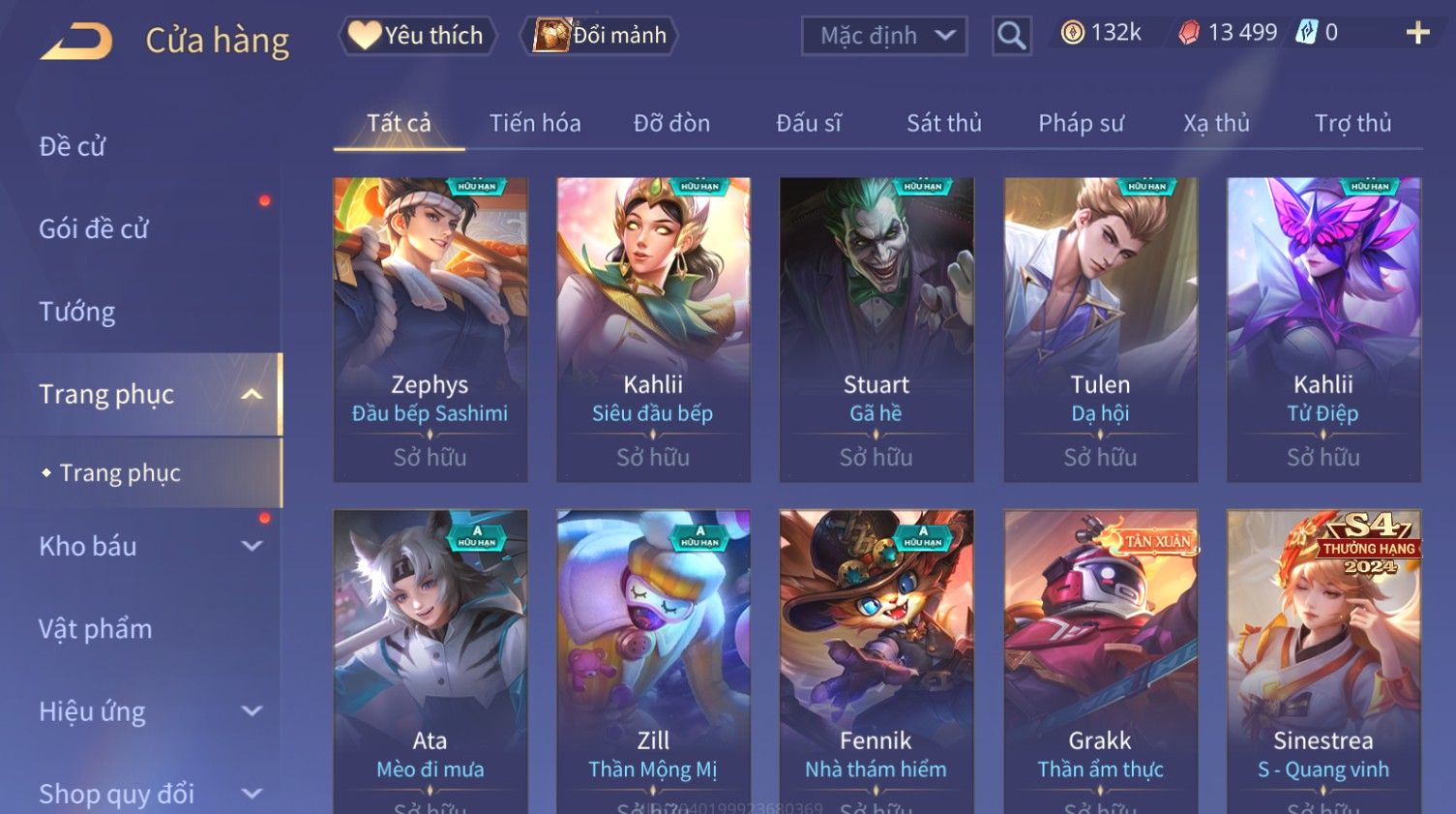Open the Vật phẩm items section
This screenshot has height=814, width=1456.
(x=96, y=629)
